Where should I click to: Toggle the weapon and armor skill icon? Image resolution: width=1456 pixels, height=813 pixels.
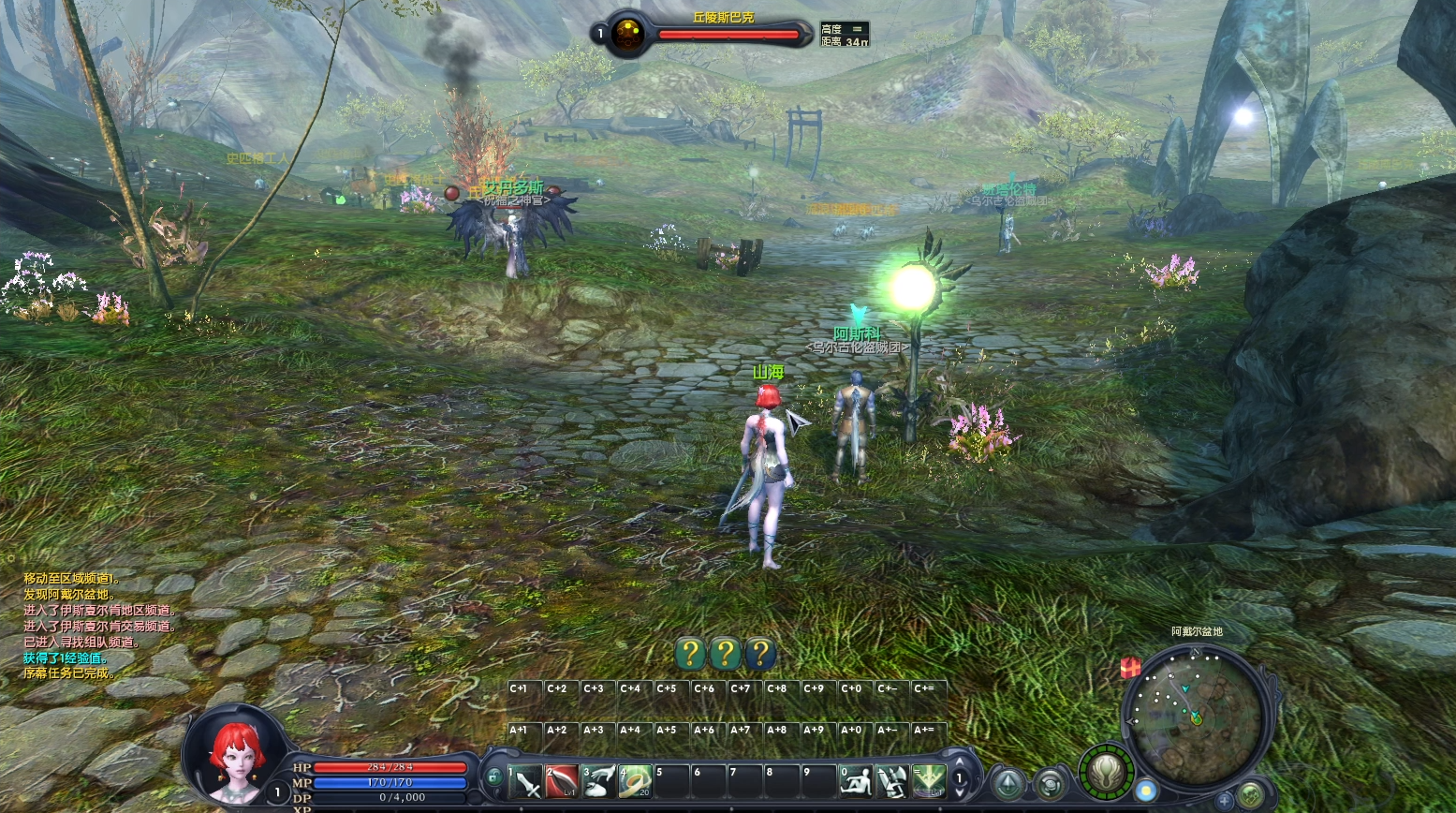point(892,781)
